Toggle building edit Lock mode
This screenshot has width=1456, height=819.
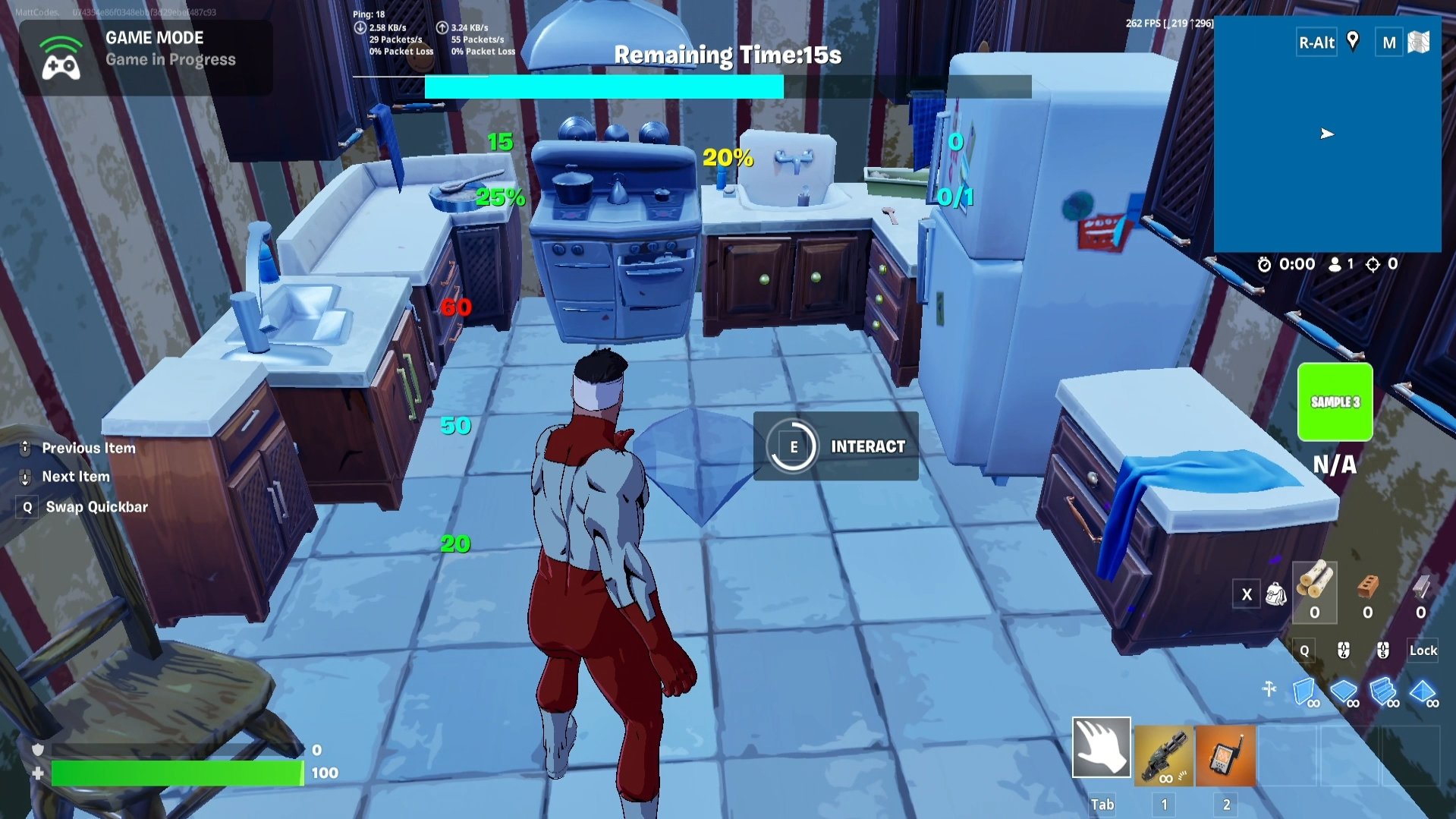(1422, 650)
